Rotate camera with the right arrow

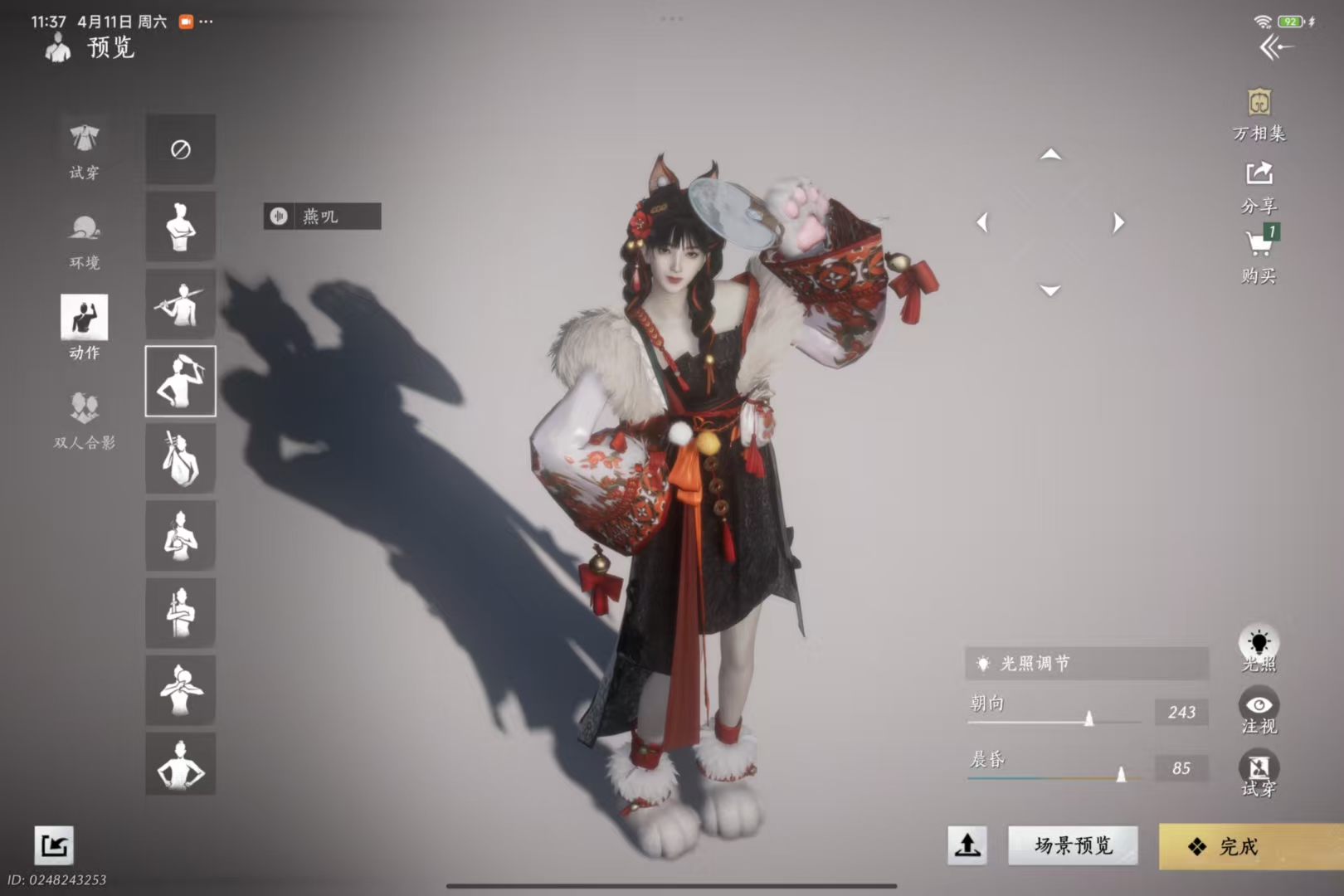coord(1118,222)
